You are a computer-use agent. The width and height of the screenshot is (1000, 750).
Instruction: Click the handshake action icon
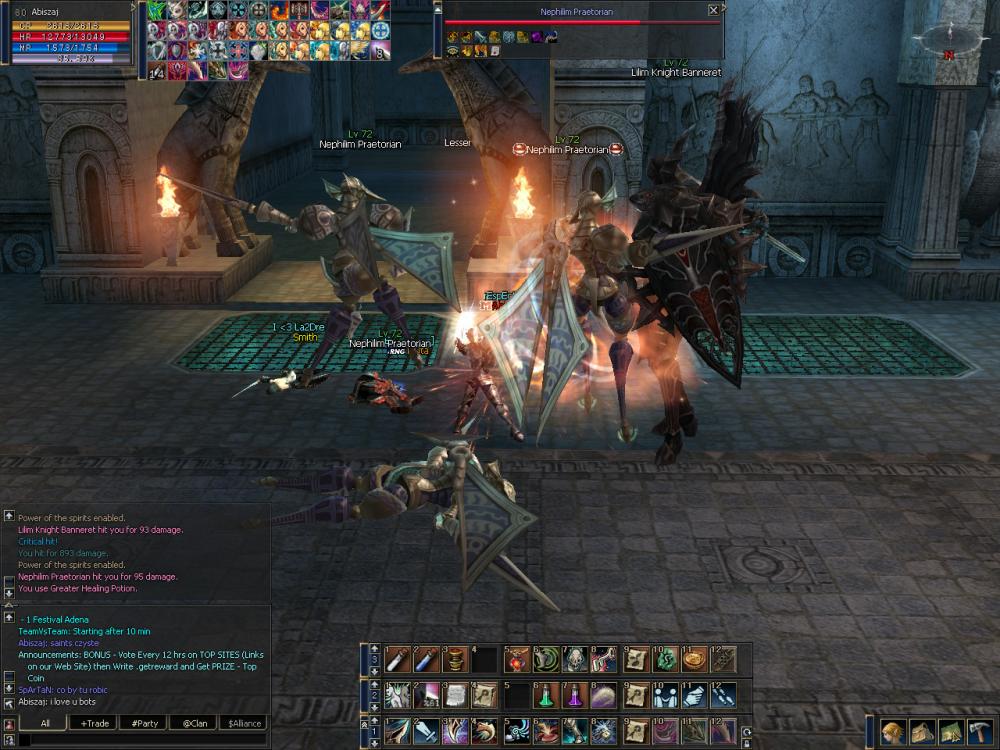point(664,695)
